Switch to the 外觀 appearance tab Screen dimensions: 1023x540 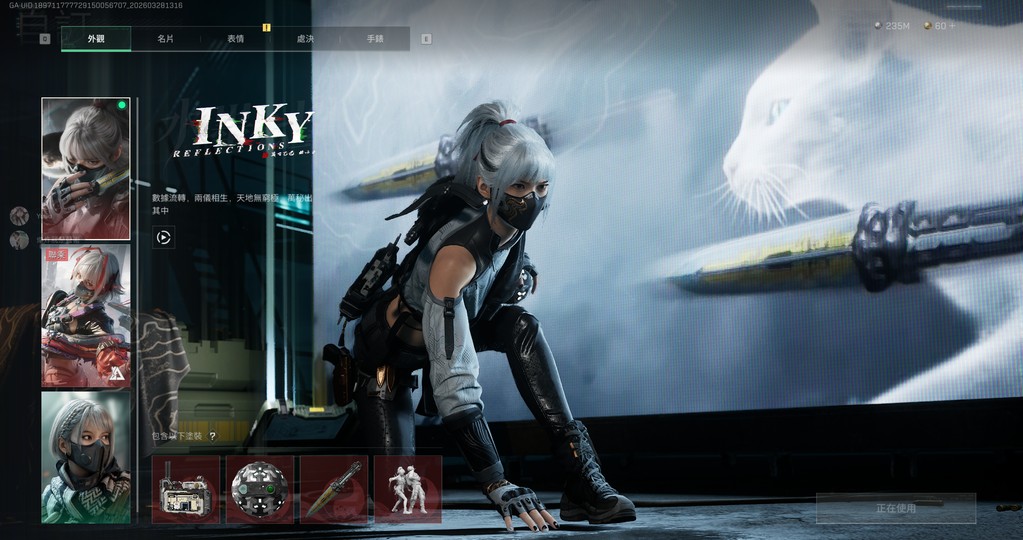(x=96, y=39)
